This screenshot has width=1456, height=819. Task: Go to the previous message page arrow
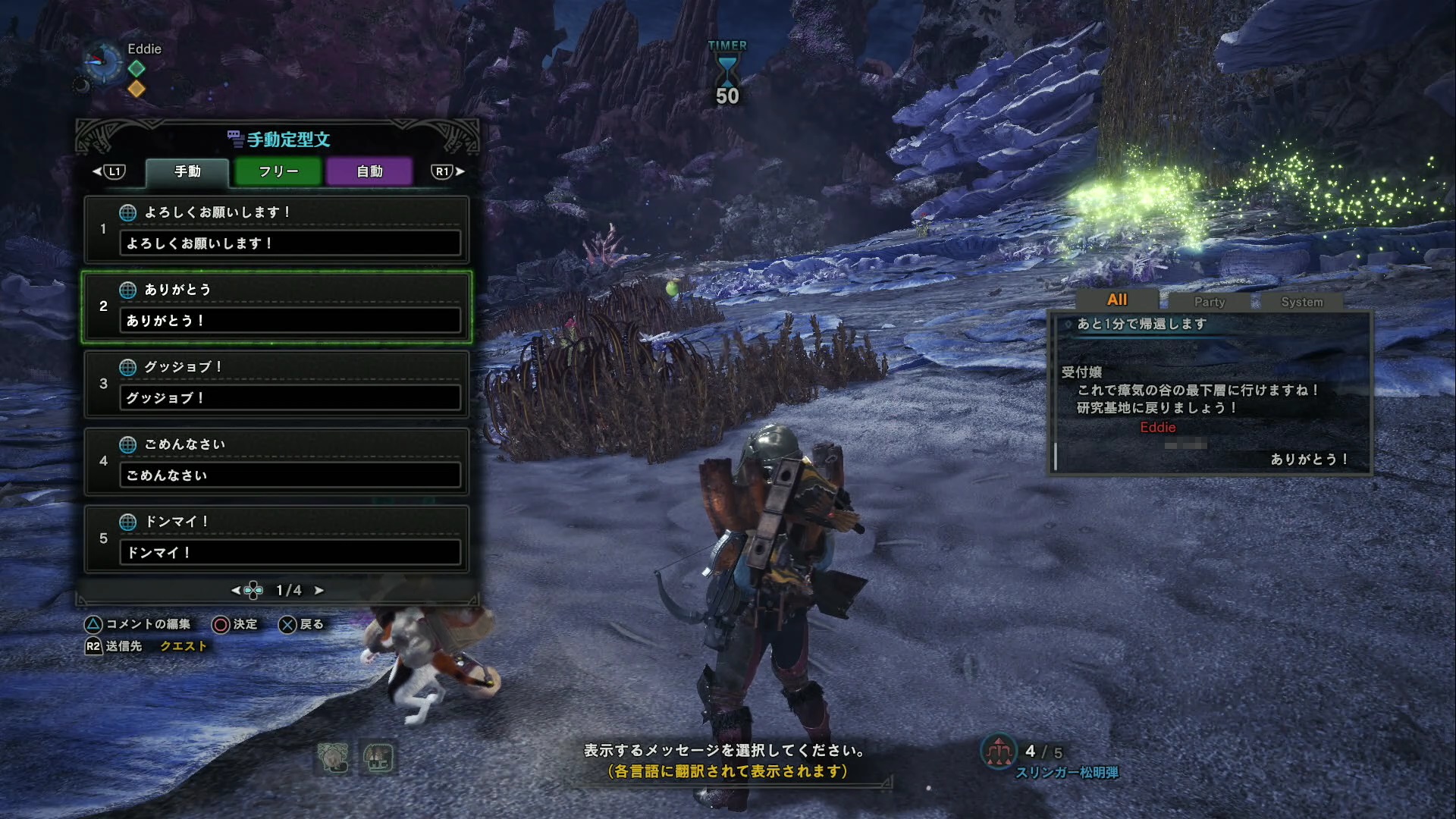point(236,590)
